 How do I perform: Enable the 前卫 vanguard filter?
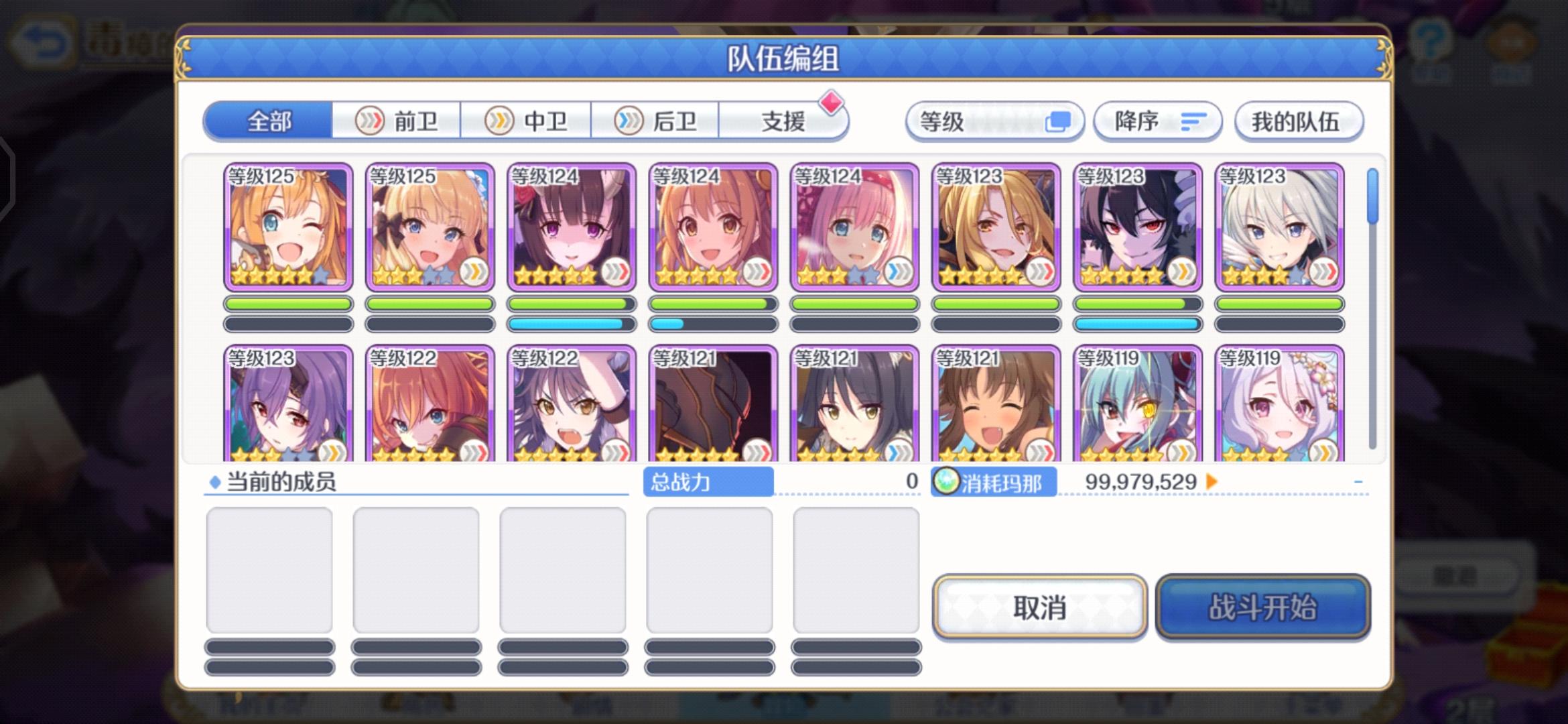click(x=397, y=121)
